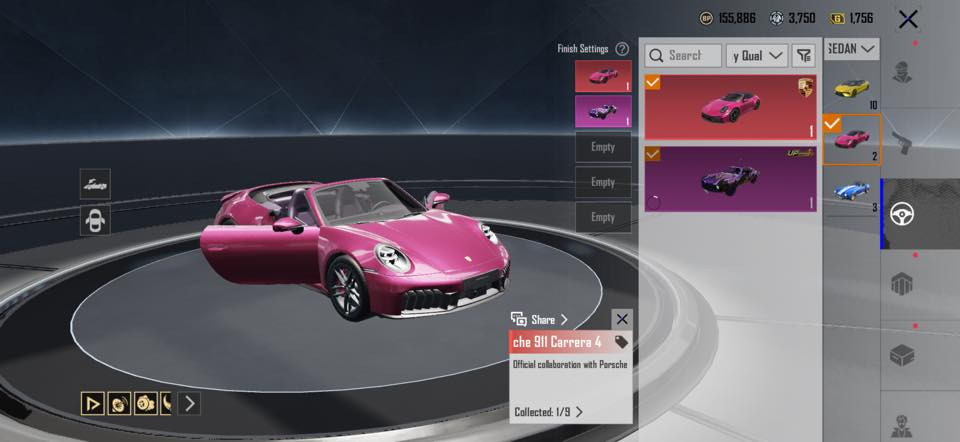Image resolution: width=960 pixels, height=442 pixels.
Task: Choose the yellow sports car in vehicle list
Action: [852, 88]
